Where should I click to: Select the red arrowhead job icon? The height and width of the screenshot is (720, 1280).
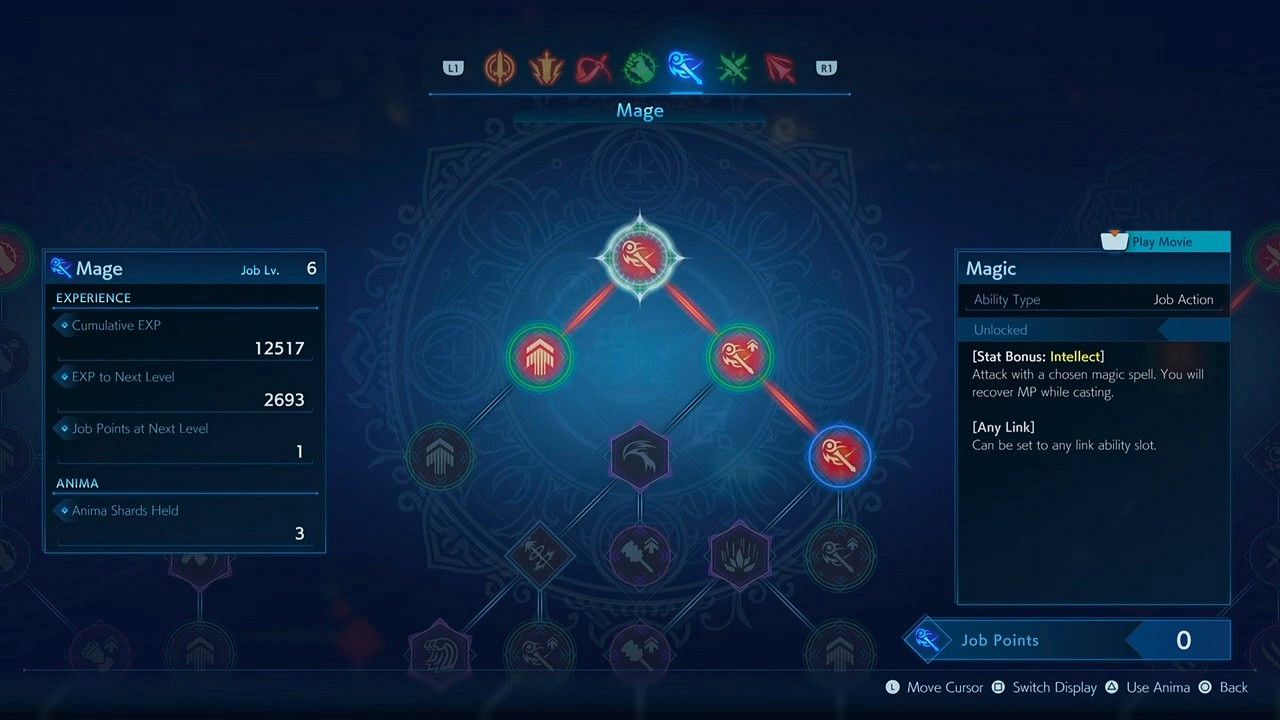[780, 68]
